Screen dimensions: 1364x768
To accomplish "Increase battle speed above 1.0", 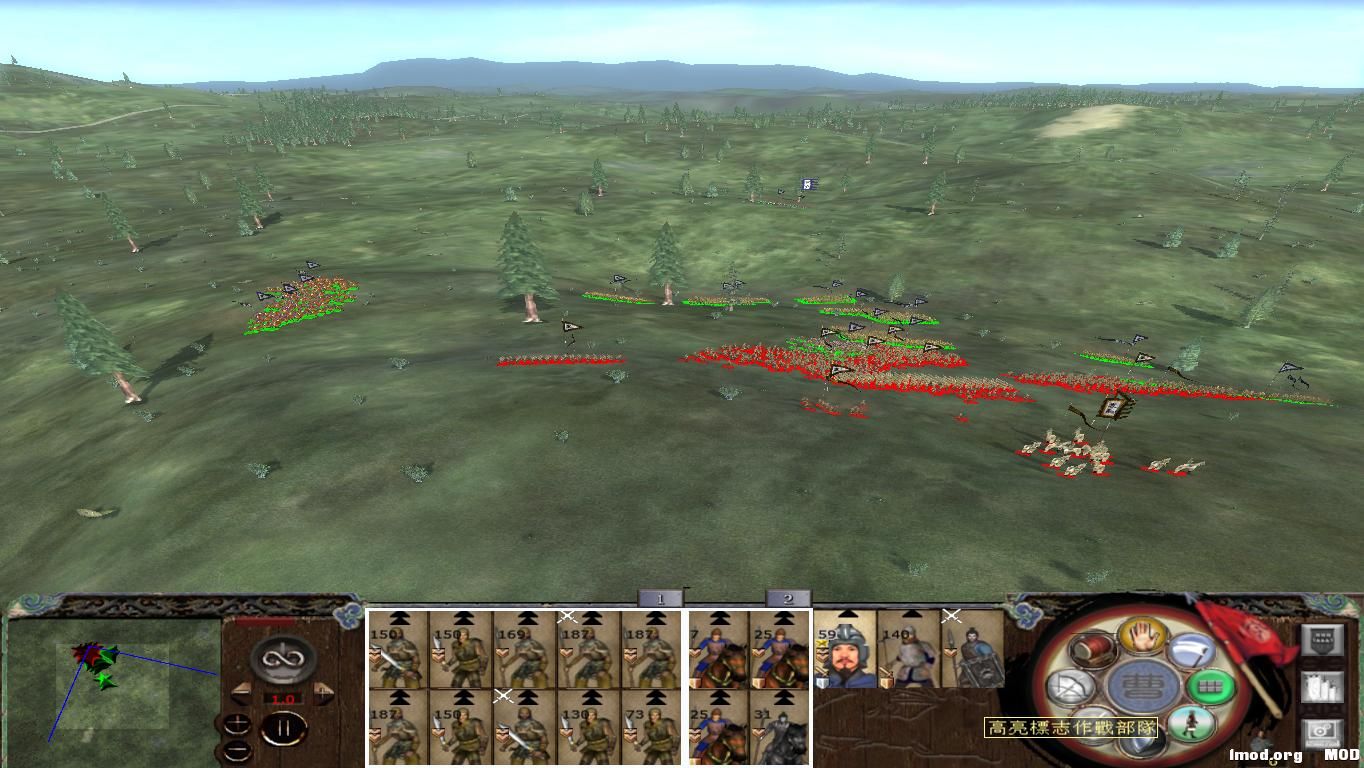I will [322, 692].
